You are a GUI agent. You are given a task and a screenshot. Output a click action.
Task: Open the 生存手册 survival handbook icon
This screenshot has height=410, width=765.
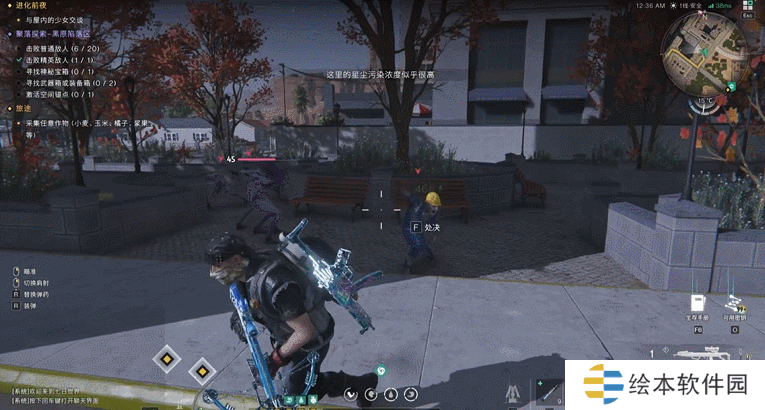click(699, 303)
